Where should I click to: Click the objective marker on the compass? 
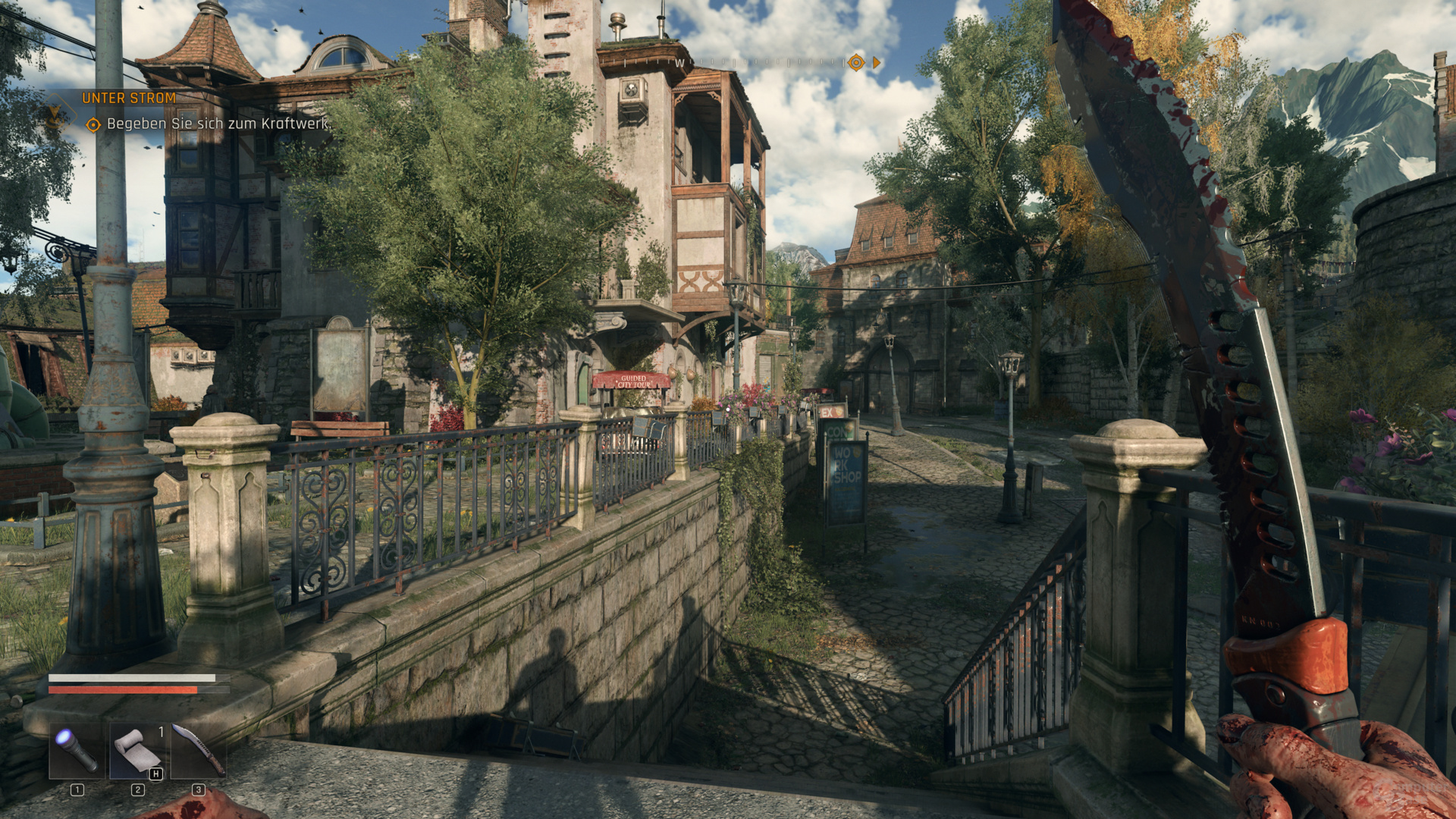coord(855,63)
